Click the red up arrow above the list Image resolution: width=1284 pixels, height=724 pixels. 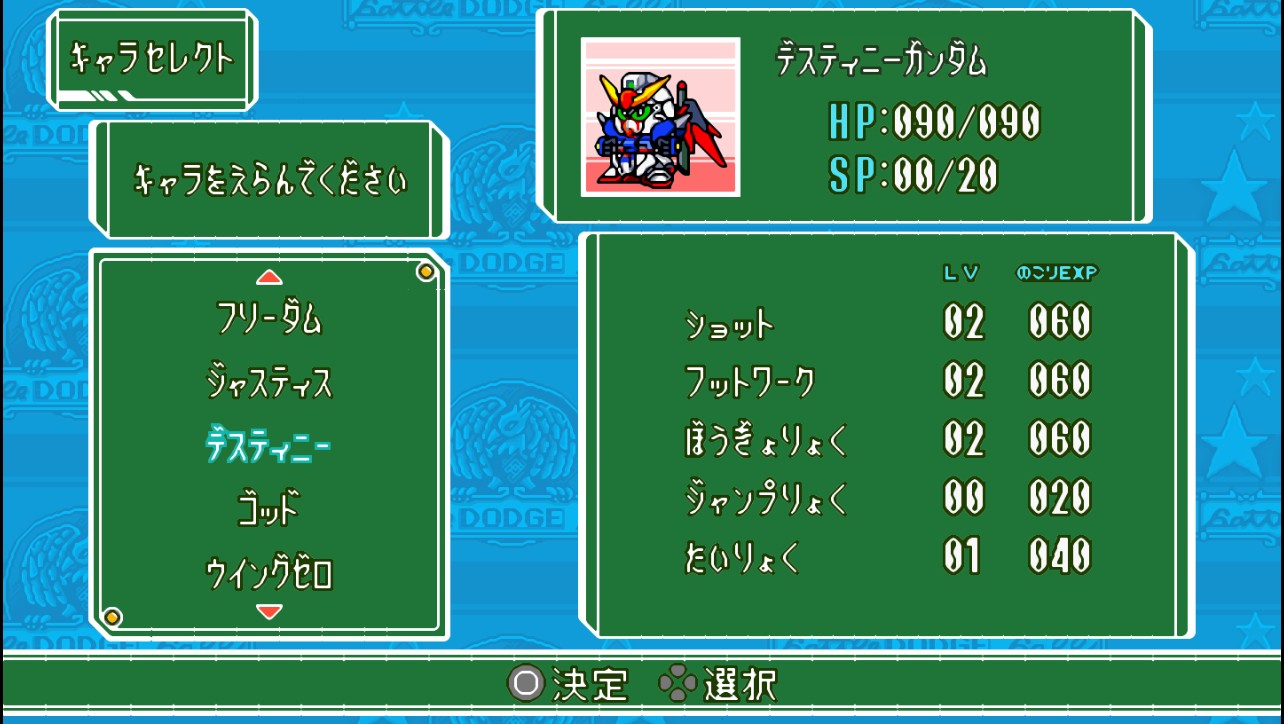pyautogui.click(x=269, y=278)
